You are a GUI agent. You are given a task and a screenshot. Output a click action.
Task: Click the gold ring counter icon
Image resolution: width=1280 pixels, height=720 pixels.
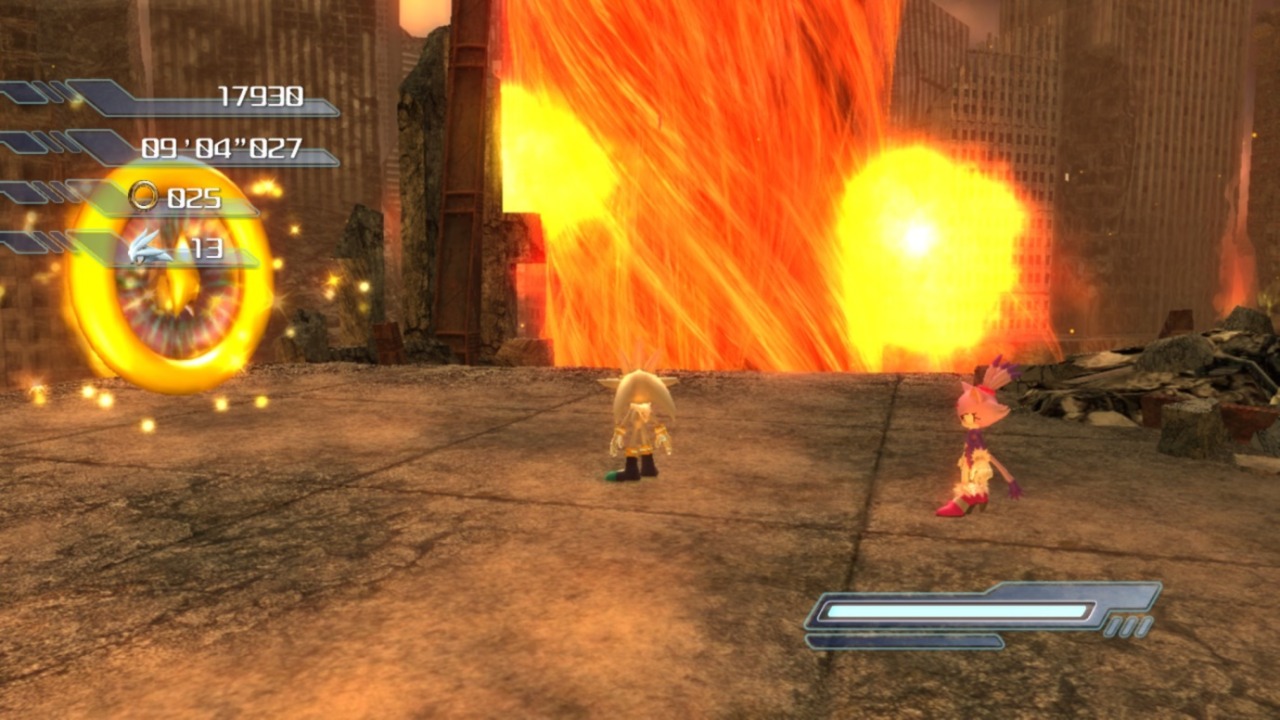point(144,196)
